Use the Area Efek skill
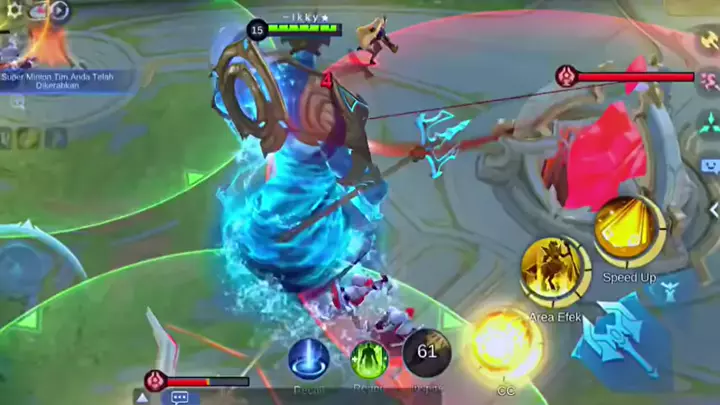This screenshot has width=720, height=405. 555,272
